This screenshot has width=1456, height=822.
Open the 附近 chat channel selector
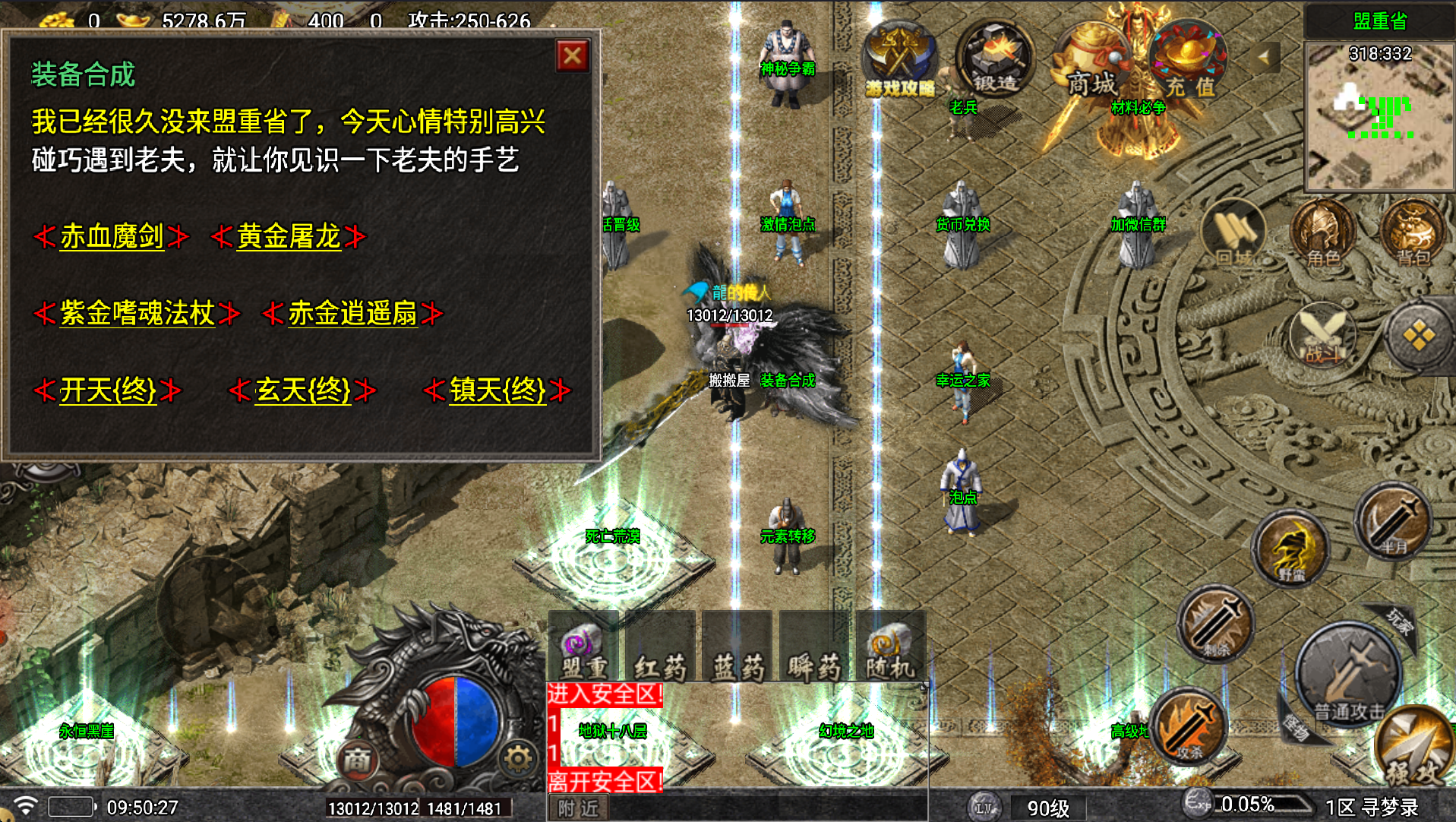pos(577,808)
